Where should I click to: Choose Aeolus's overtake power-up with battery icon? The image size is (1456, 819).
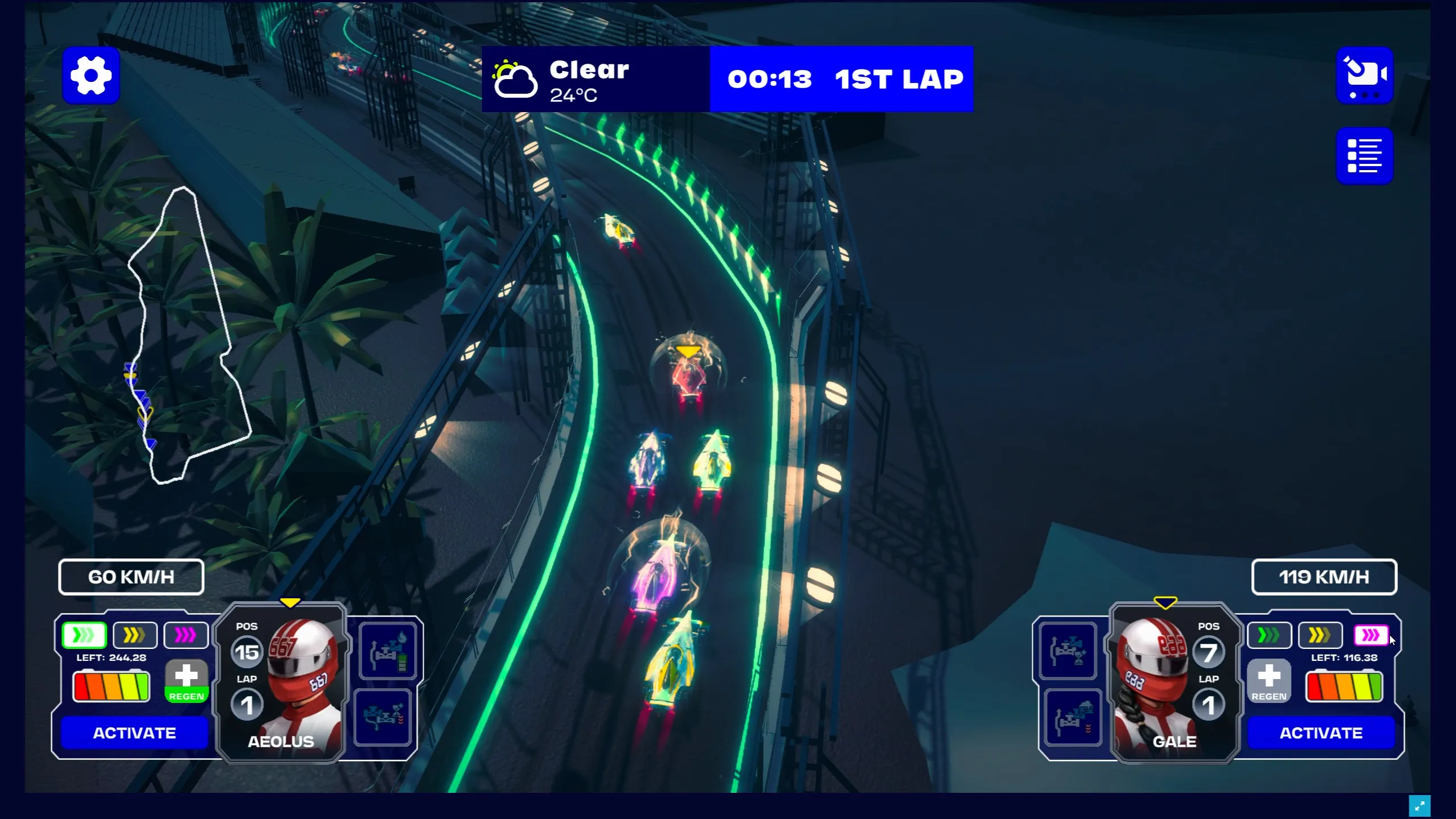click(x=388, y=651)
